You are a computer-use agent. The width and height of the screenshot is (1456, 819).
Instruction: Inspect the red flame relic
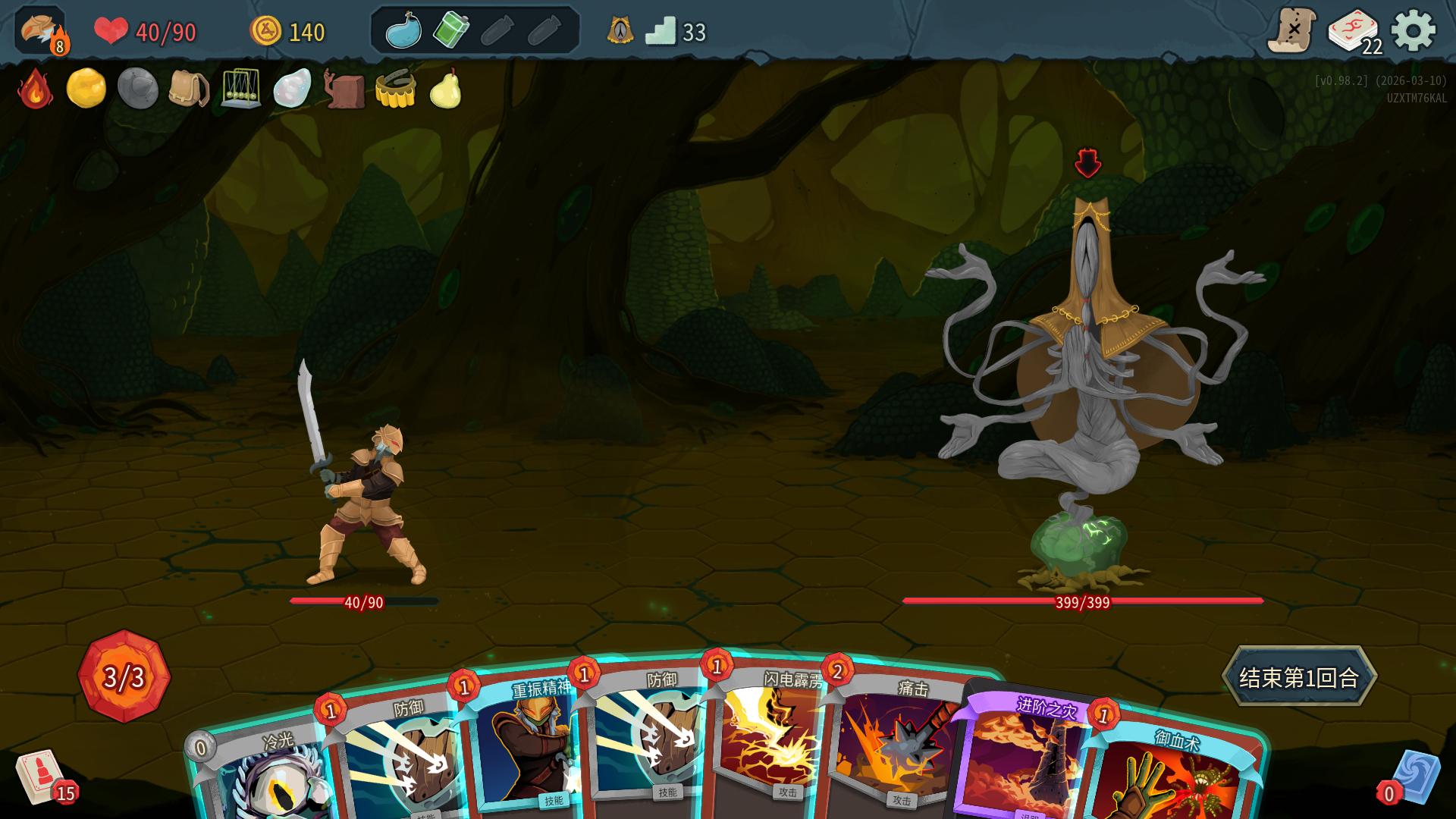pos(35,89)
